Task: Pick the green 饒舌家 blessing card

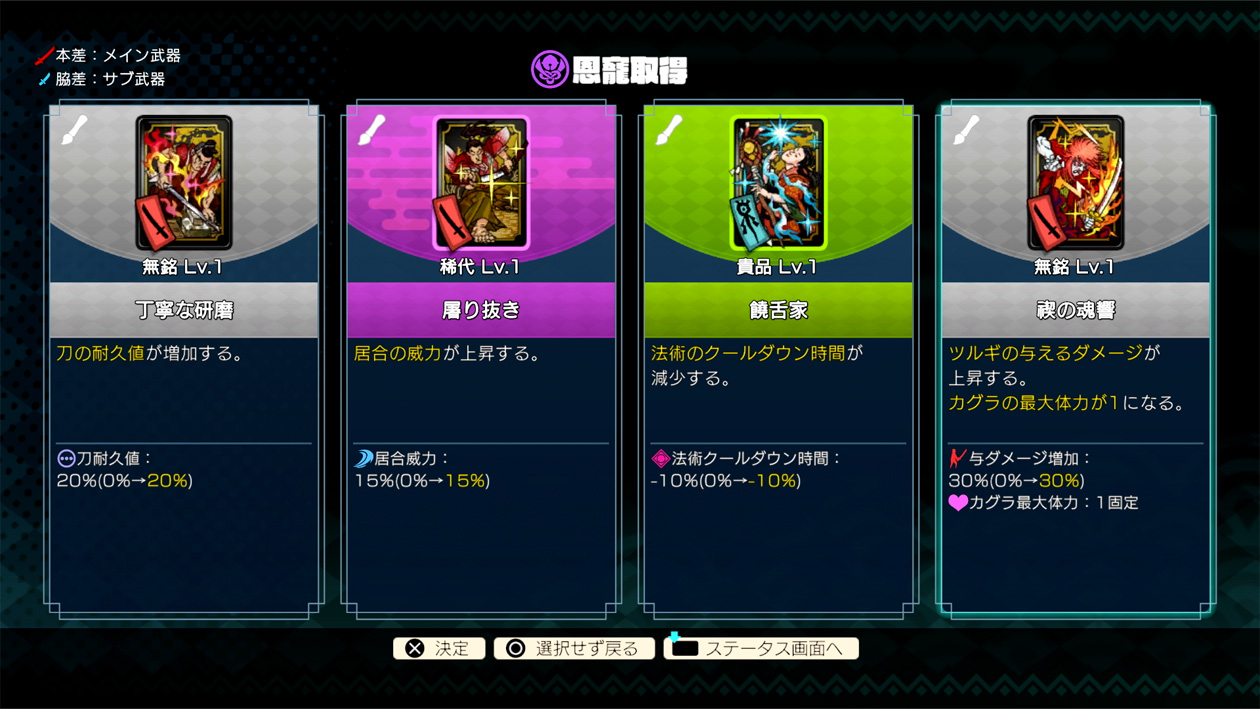Action: [778, 360]
